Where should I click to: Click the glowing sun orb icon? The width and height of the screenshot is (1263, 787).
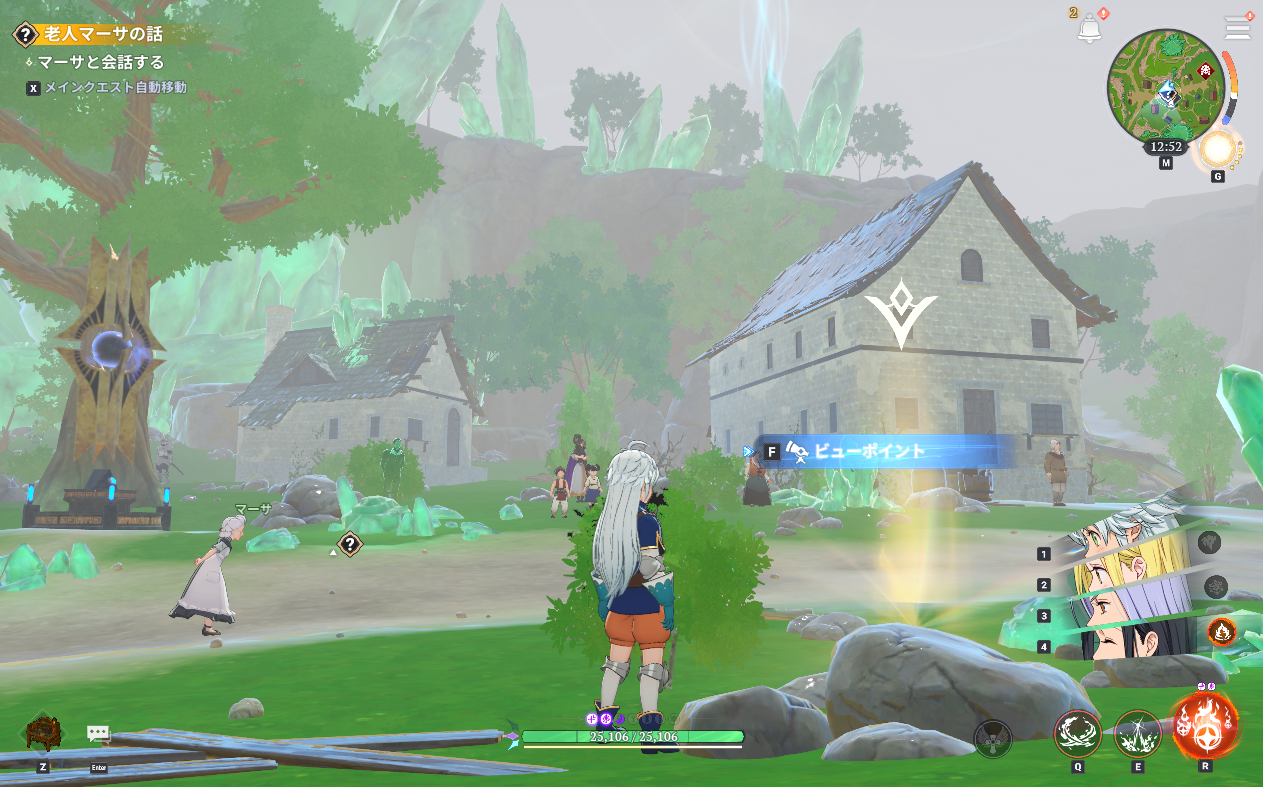(1217, 150)
